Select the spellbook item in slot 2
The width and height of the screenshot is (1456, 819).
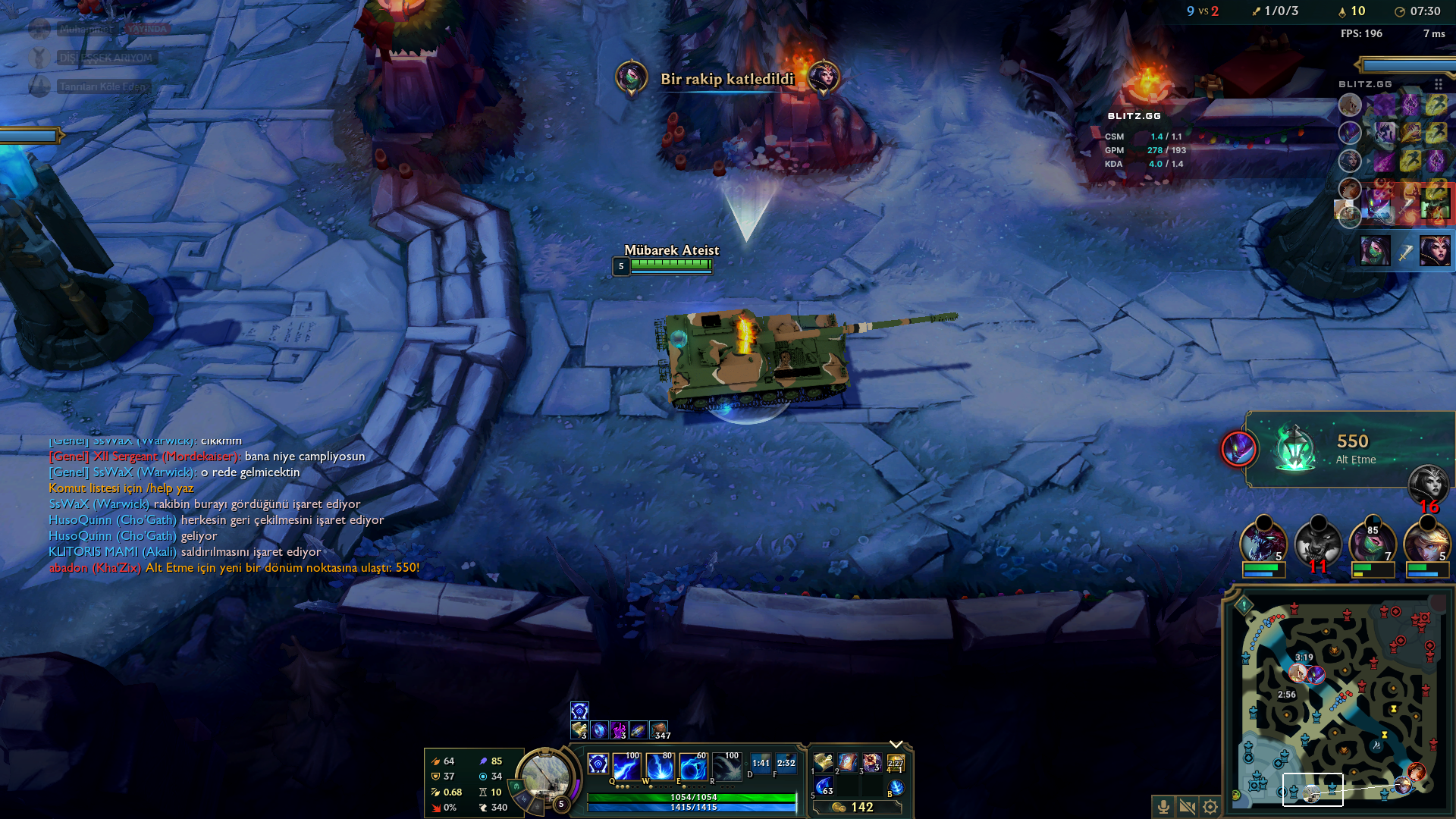click(847, 762)
